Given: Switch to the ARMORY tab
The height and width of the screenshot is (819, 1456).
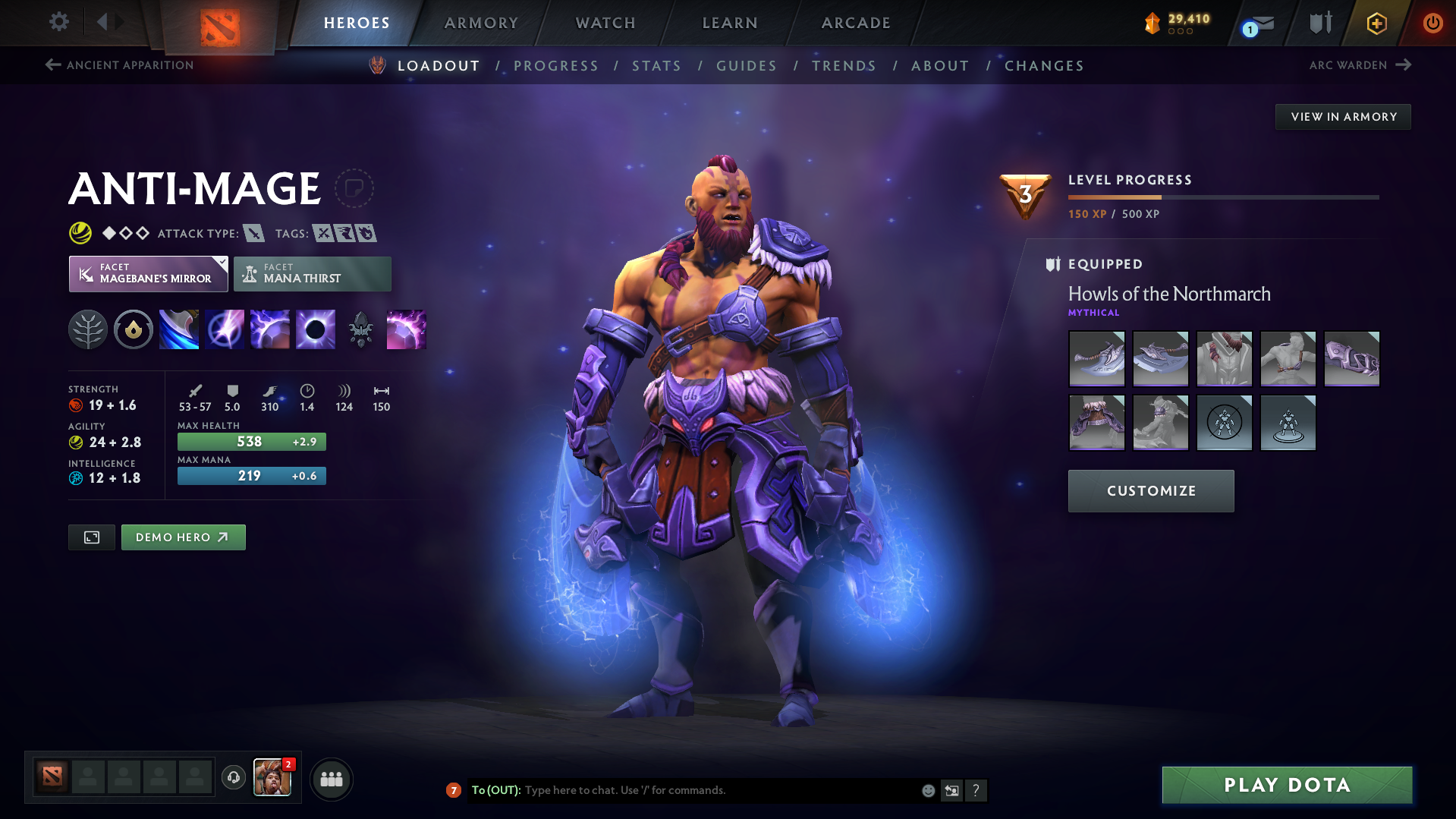Looking at the screenshot, I should tap(481, 22).
